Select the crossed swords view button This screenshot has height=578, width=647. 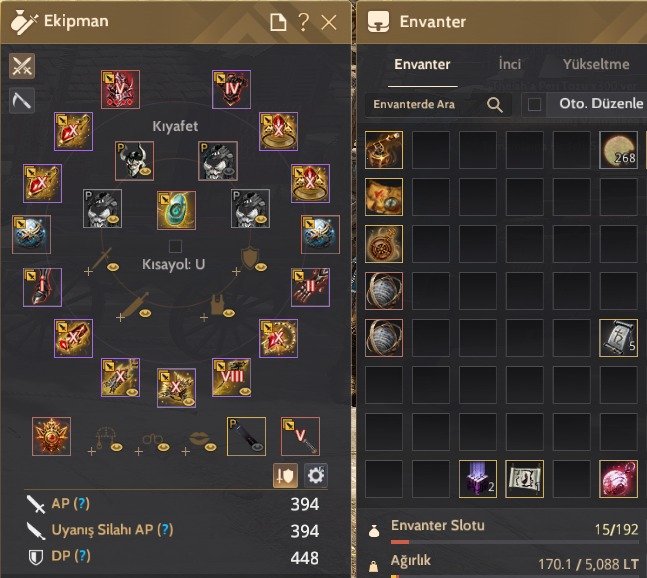[x=22, y=66]
